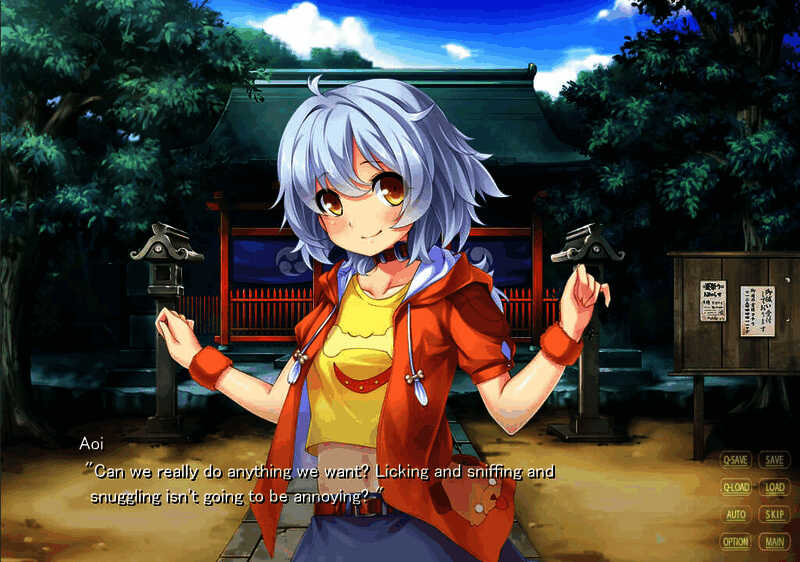Open the LOAD menu
Viewport: 800px width, 562px height.
point(773,488)
